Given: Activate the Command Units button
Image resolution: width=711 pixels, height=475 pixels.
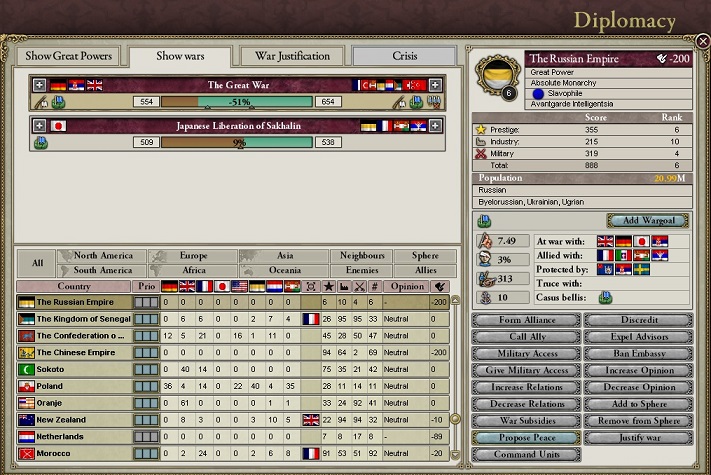Looking at the screenshot, I should point(526,455).
